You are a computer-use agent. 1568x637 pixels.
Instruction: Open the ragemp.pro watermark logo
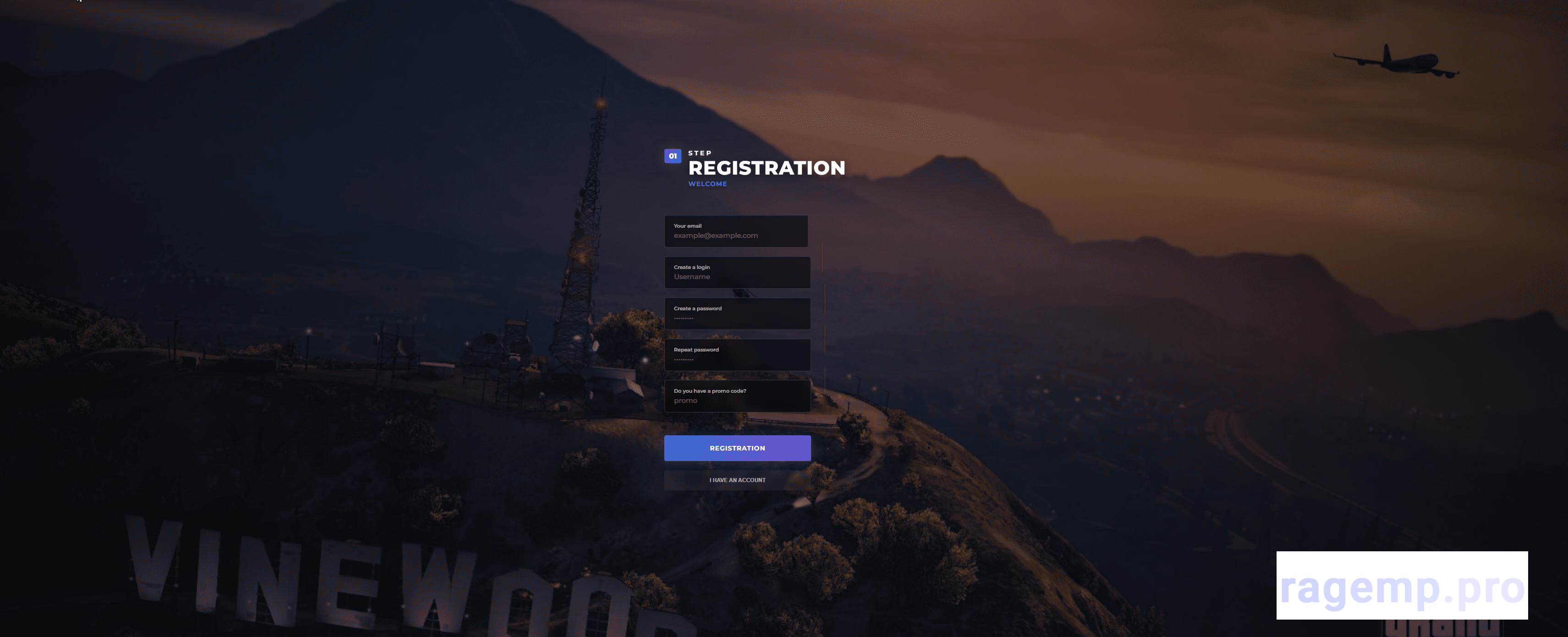point(1401,586)
